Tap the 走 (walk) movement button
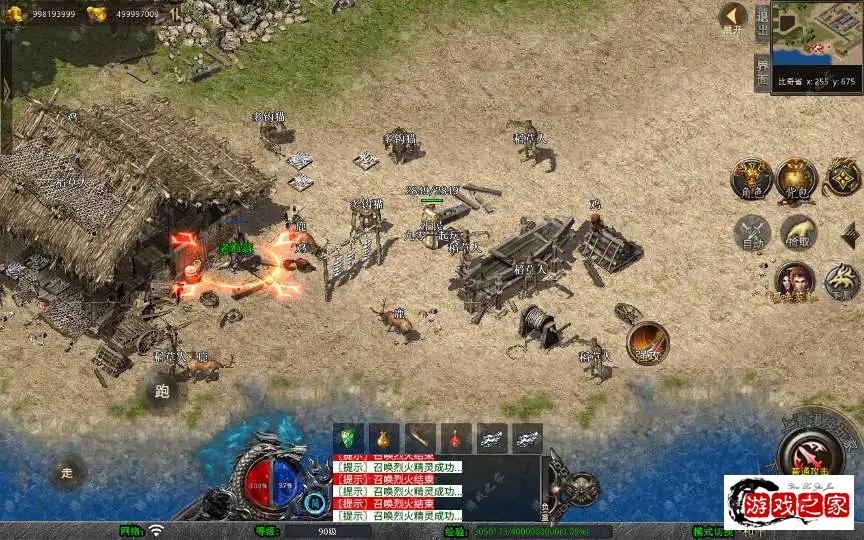 coord(68,472)
